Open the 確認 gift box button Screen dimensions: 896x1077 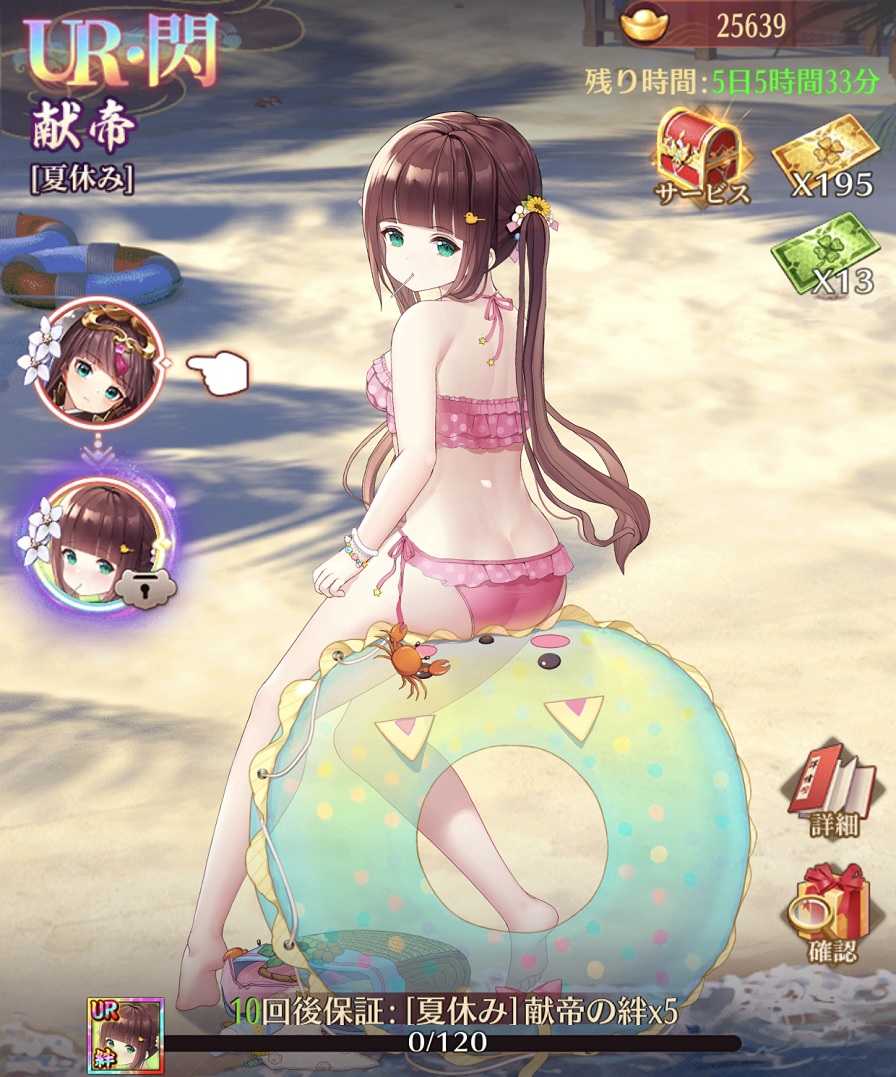coord(834,910)
